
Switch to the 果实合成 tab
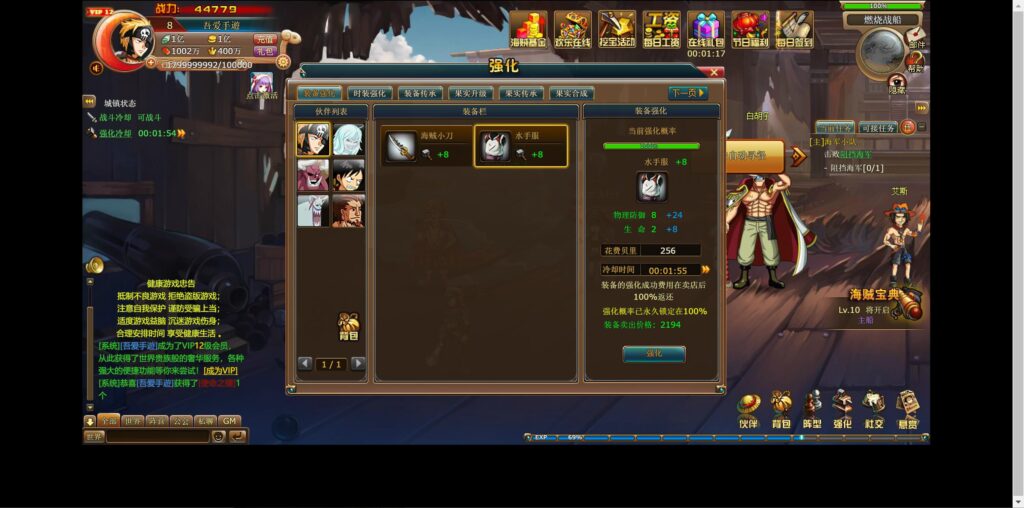click(570, 93)
